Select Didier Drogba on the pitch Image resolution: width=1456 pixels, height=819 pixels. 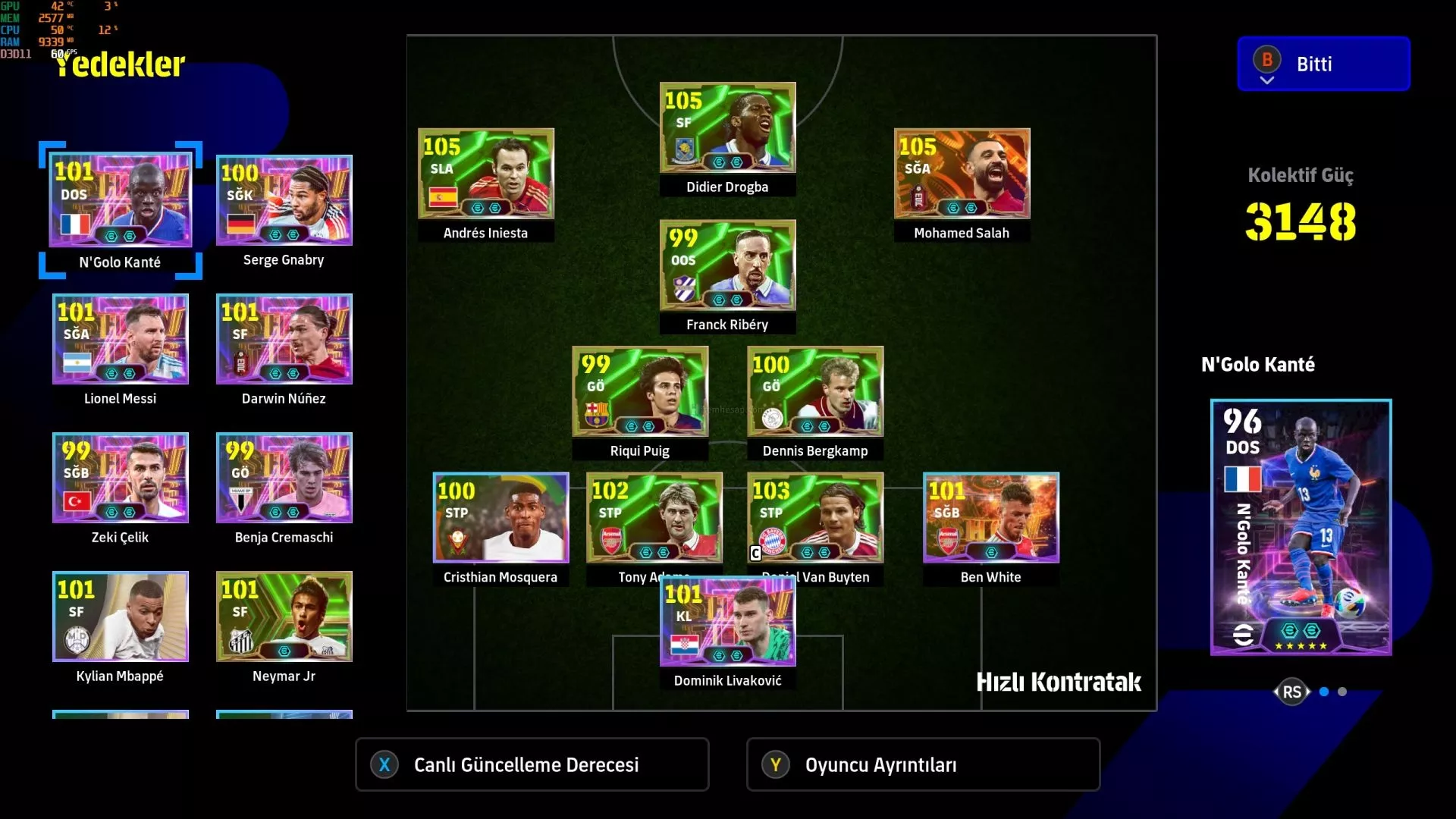pyautogui.click(x=727, y=128)
